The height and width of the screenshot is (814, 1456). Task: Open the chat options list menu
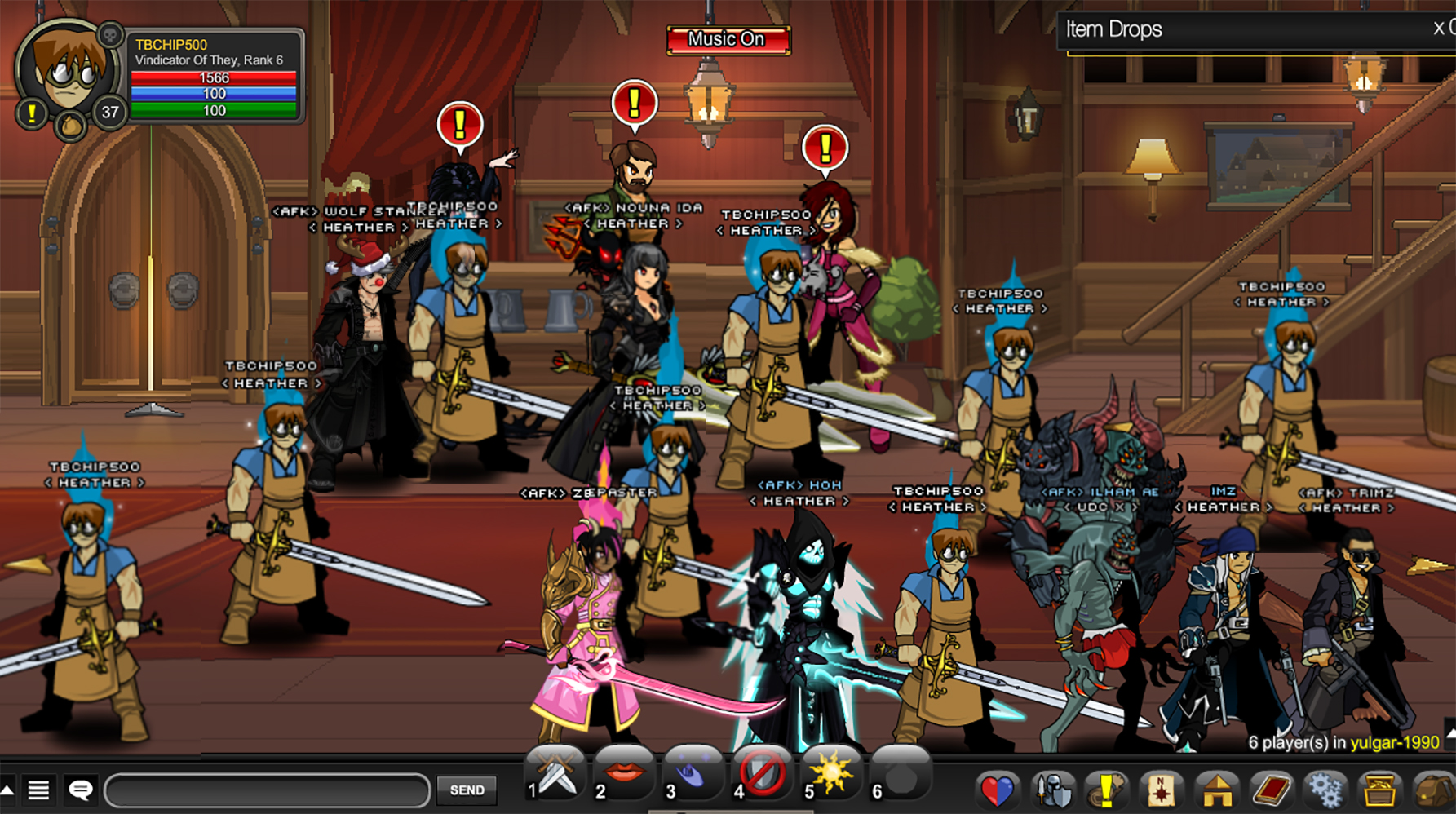pyautogui.click(x=40, y=790)
